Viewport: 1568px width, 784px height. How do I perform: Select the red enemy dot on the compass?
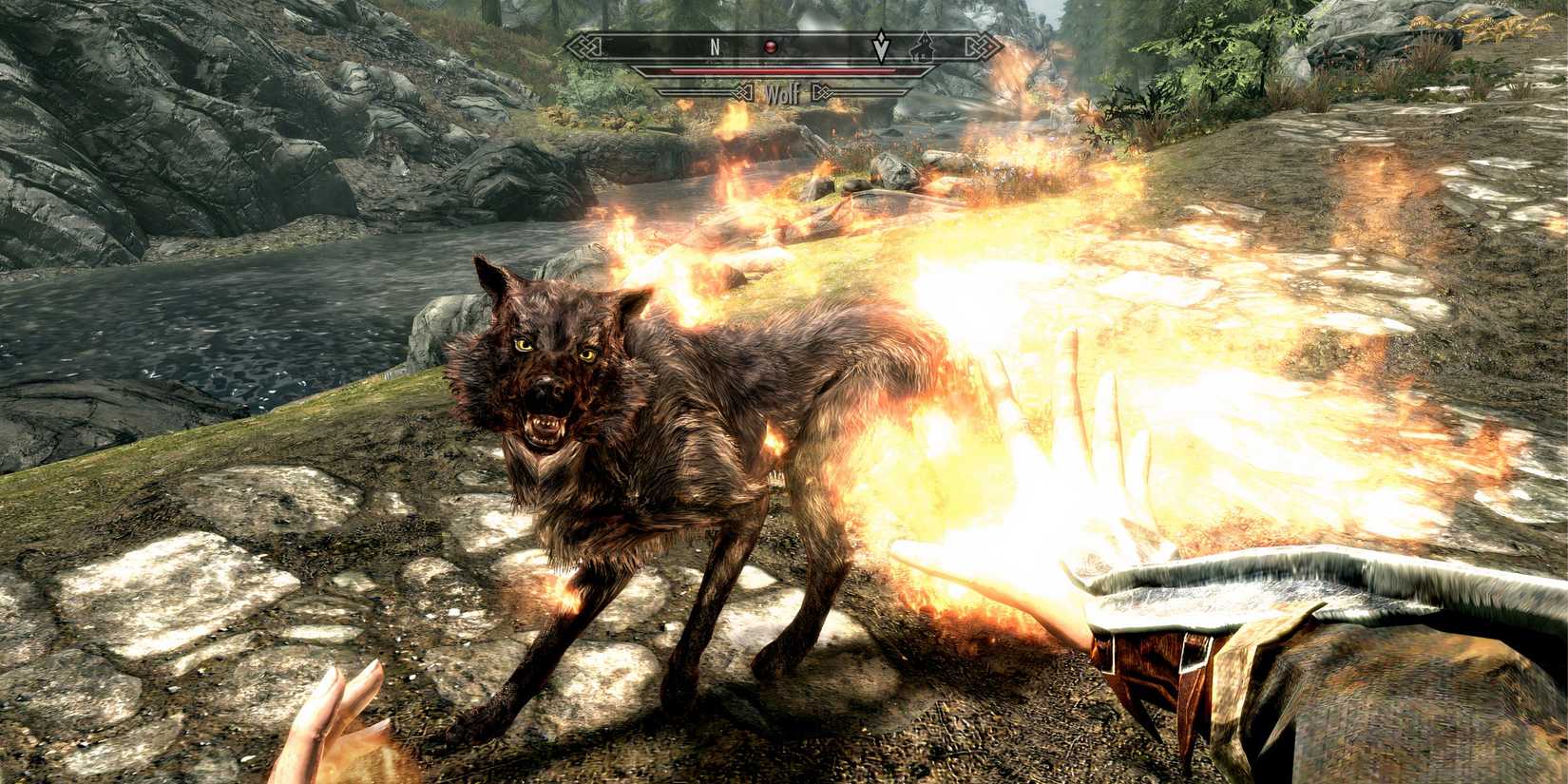[x=771, y=47]
